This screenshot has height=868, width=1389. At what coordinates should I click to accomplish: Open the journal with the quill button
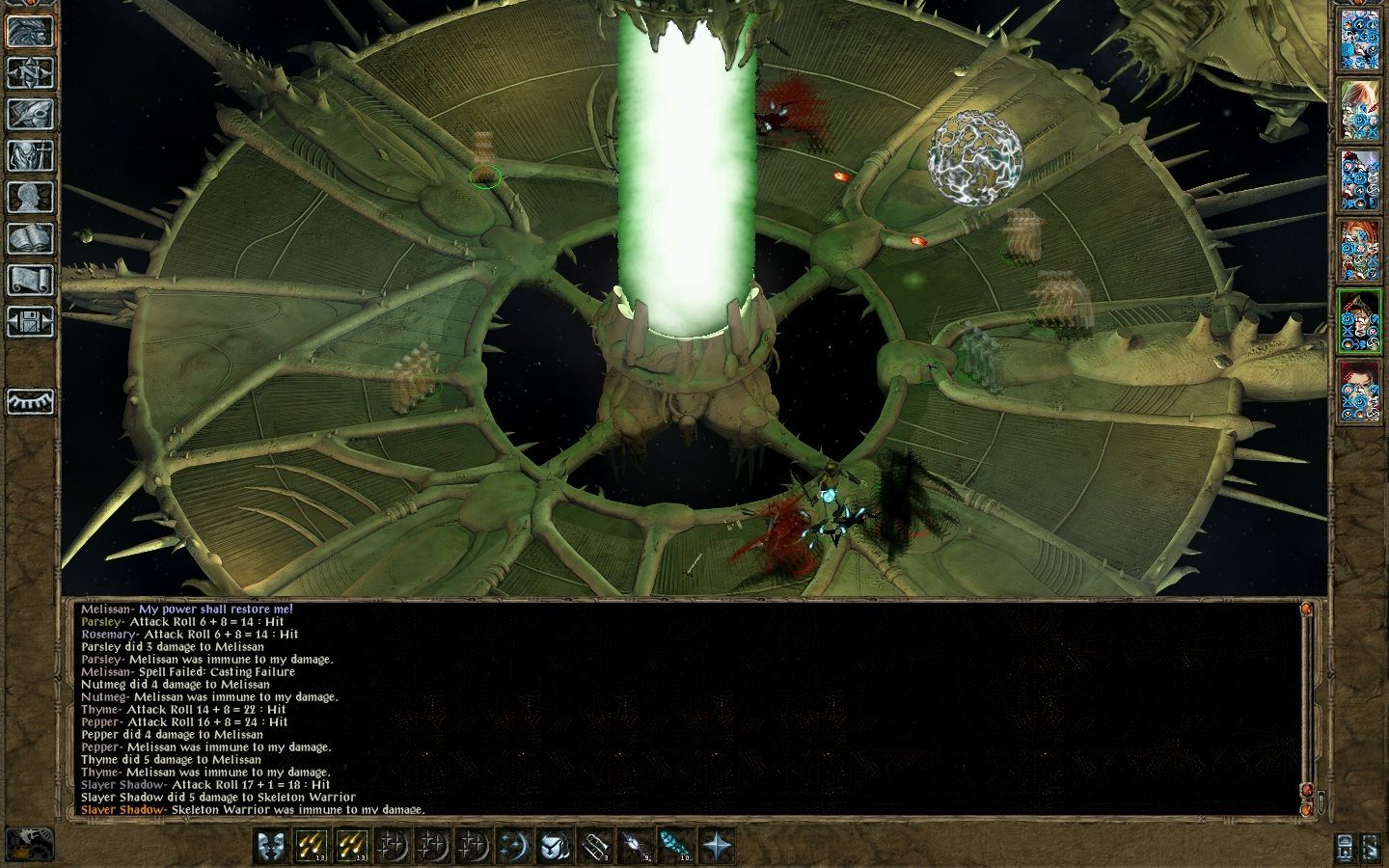point(30,114)
